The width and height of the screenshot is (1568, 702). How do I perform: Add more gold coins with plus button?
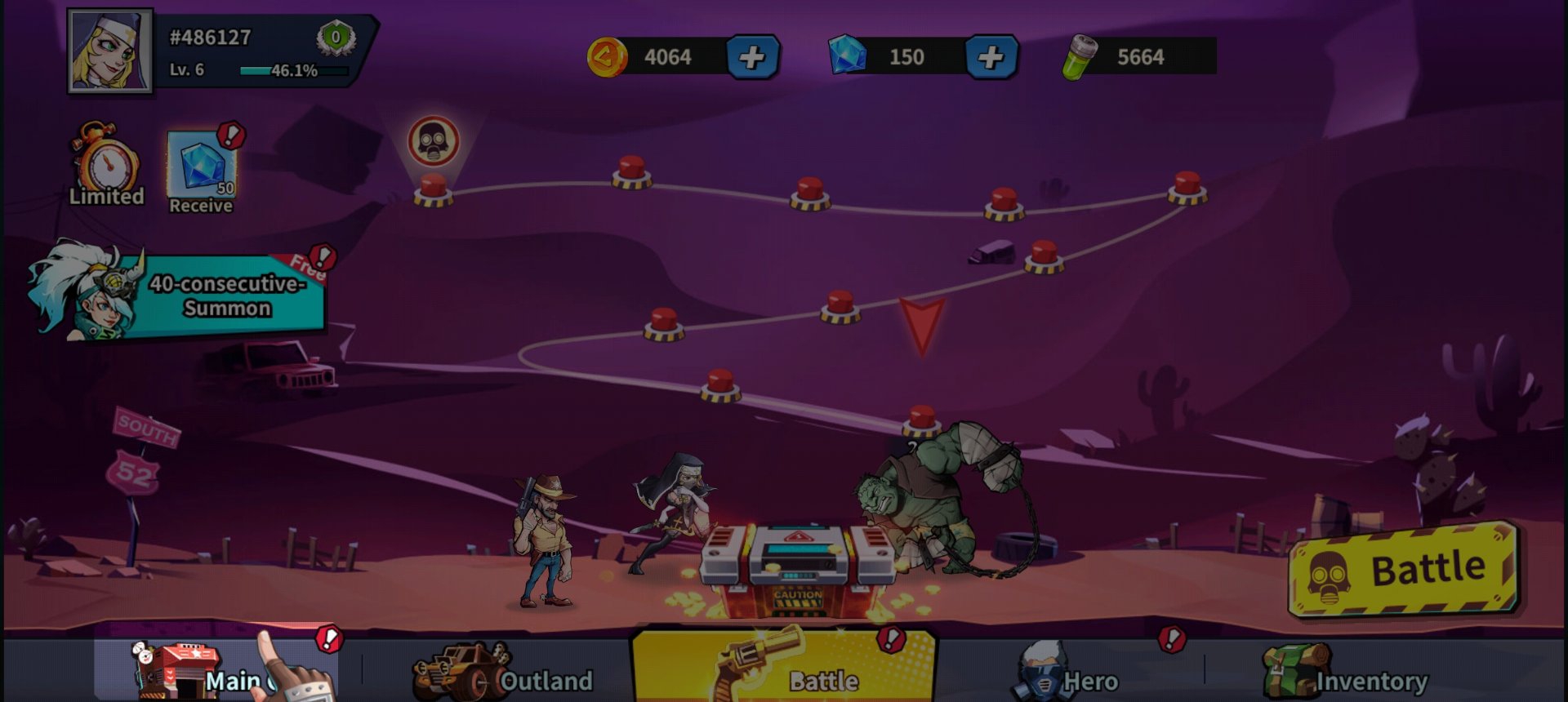coord(751,57)
